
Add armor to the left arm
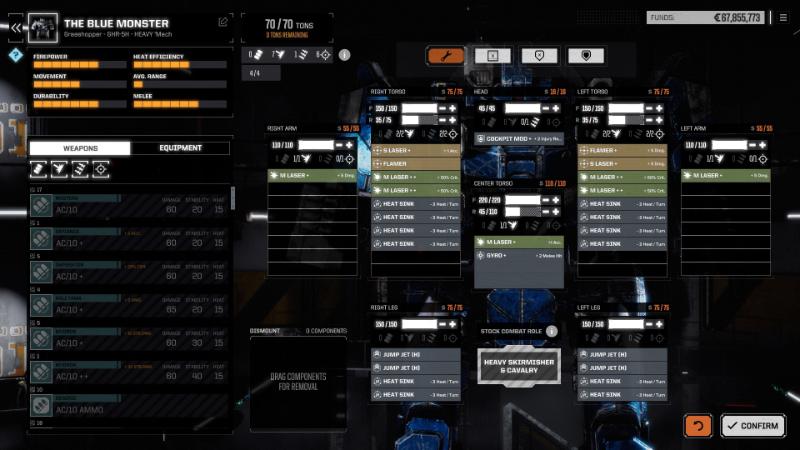pos(763,145)
